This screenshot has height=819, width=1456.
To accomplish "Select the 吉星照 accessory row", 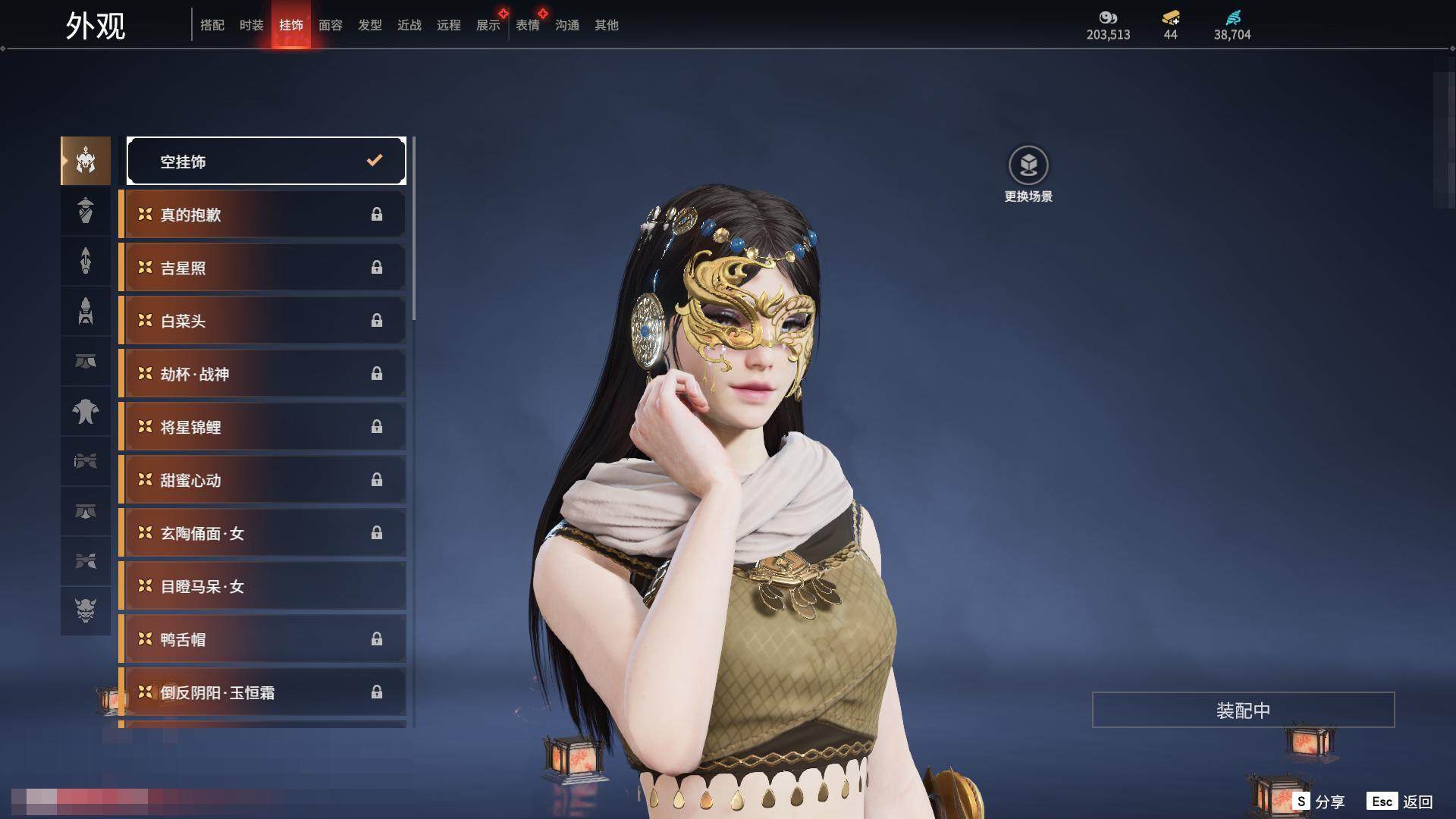I will (262, 268).
